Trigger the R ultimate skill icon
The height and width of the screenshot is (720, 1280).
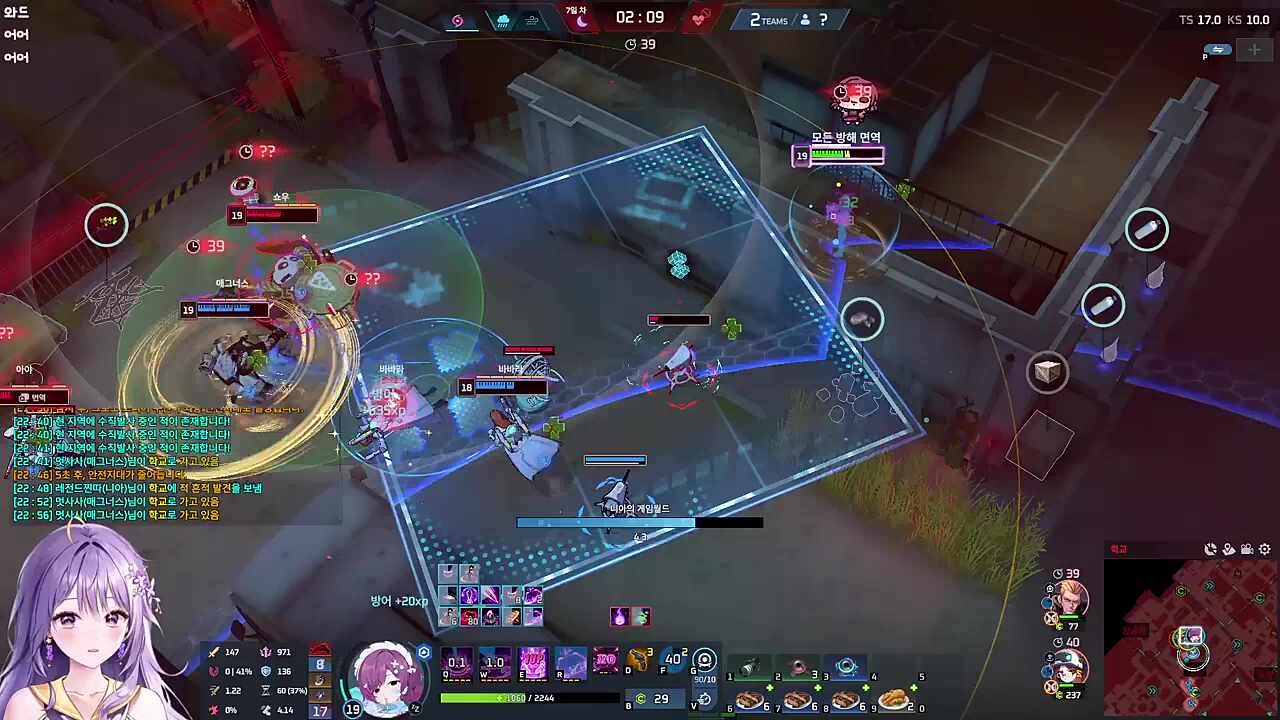tap(571, 662)
